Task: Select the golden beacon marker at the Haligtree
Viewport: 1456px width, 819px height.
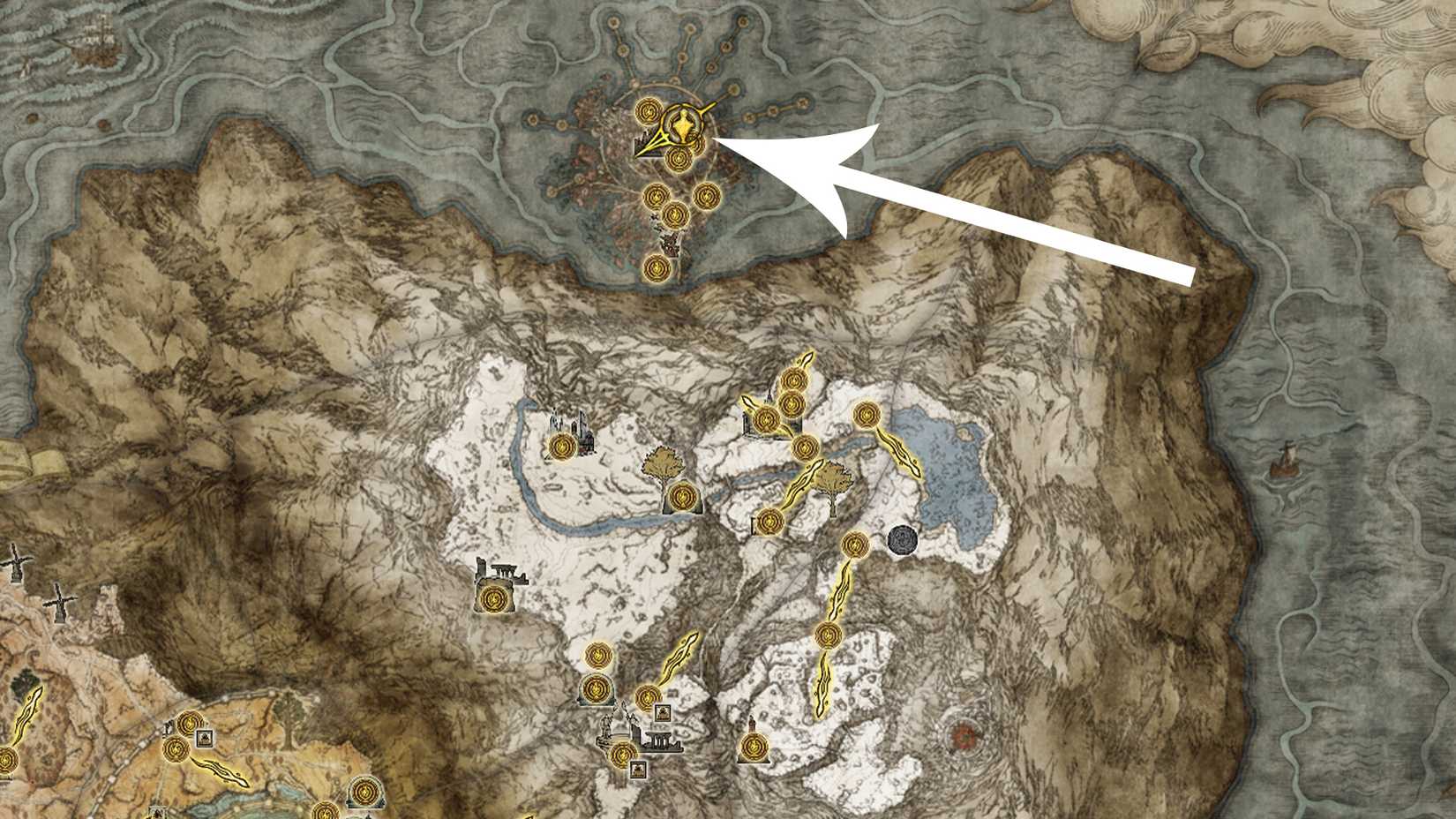Action: [682, 126]
